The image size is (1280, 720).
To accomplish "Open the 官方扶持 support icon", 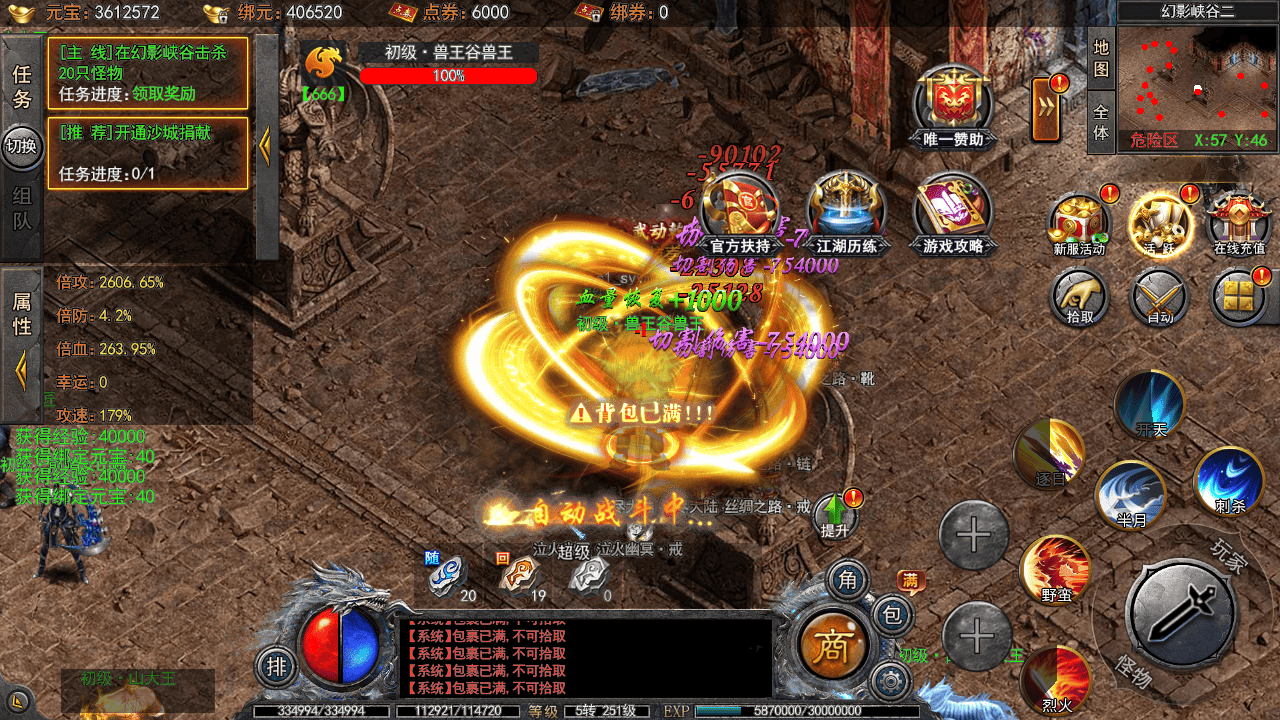I will [740, 211].
